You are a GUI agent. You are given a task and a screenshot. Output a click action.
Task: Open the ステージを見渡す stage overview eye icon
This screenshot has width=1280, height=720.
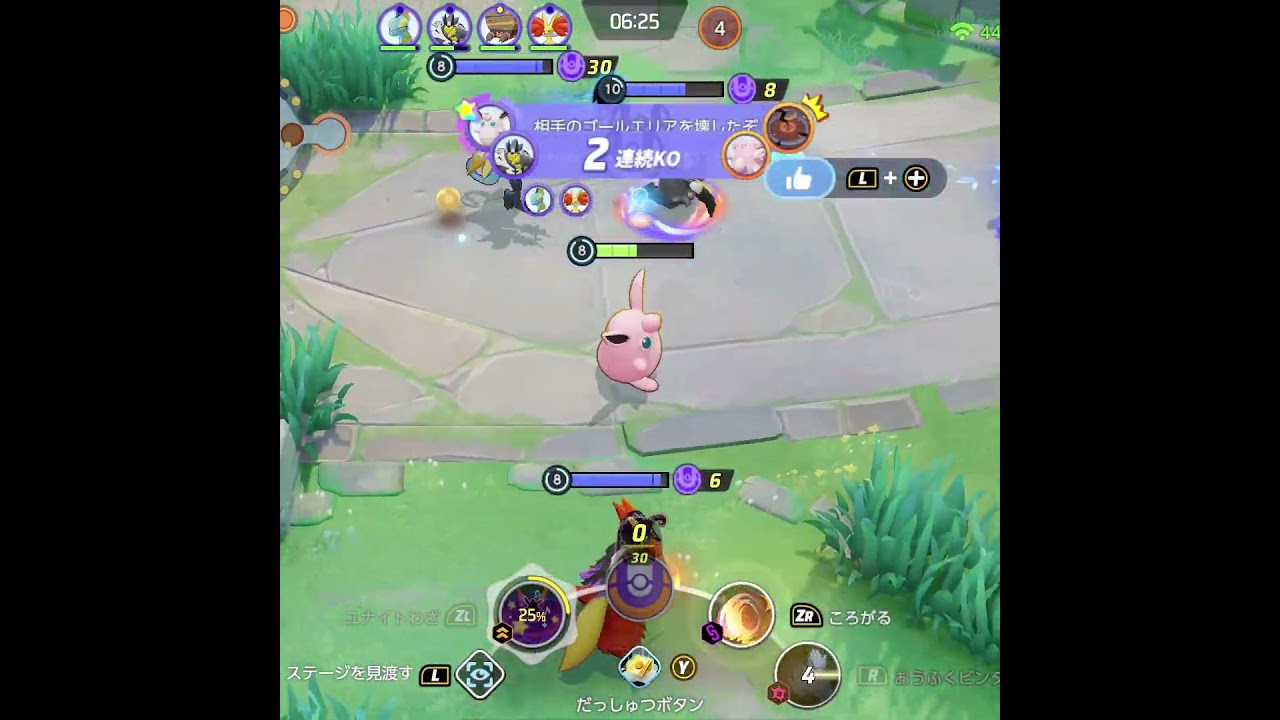pos(479,675)
